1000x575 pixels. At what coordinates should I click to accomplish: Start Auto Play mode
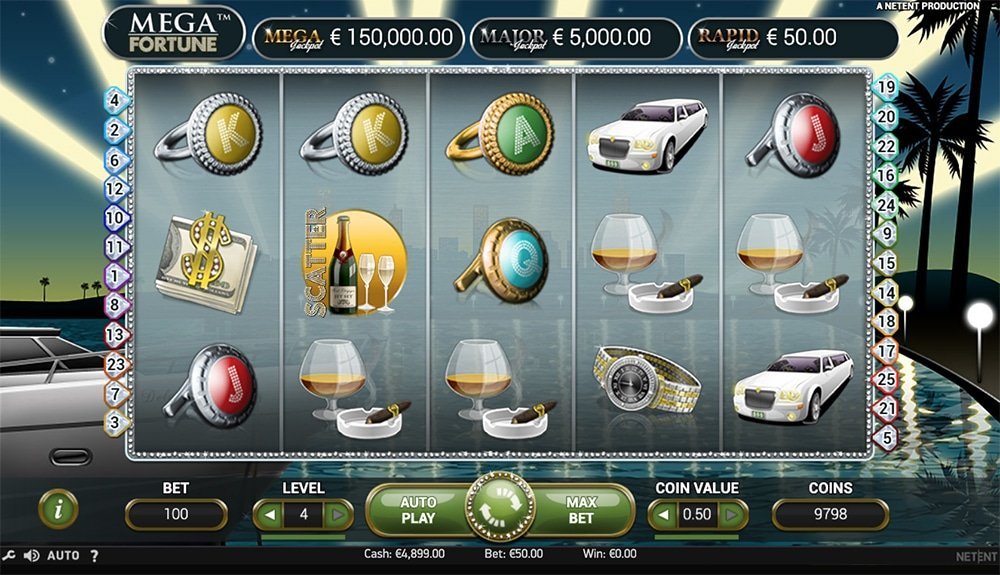coord(418,510)
